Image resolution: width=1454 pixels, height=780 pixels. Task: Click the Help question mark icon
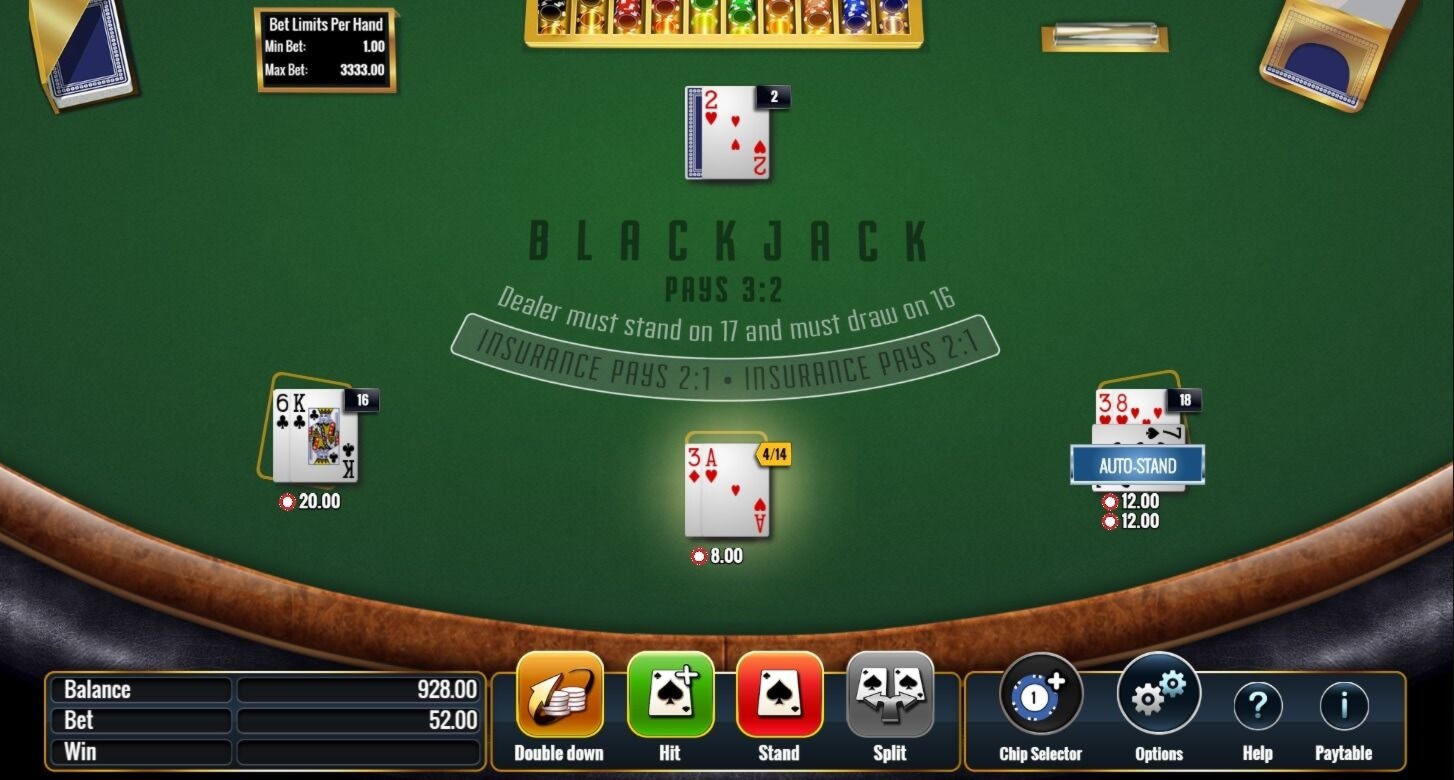[x=1257, y=706]
